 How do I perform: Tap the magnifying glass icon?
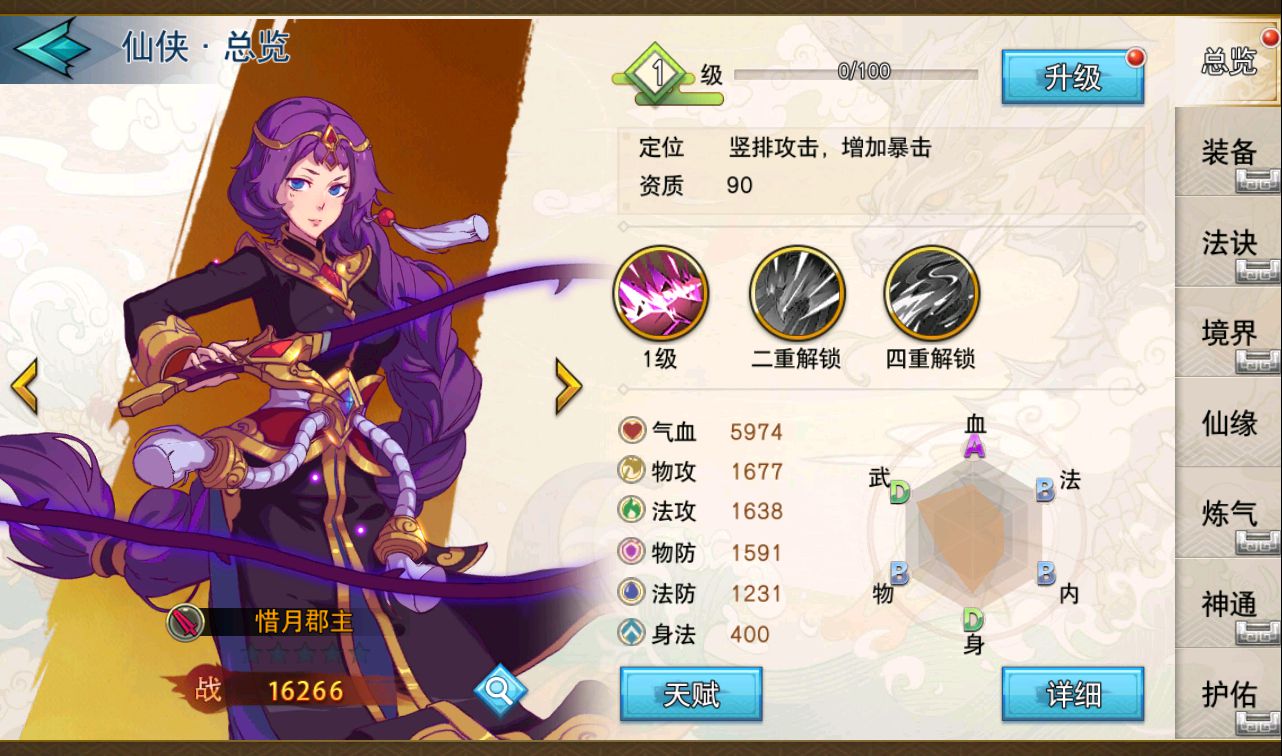[500, 688]
